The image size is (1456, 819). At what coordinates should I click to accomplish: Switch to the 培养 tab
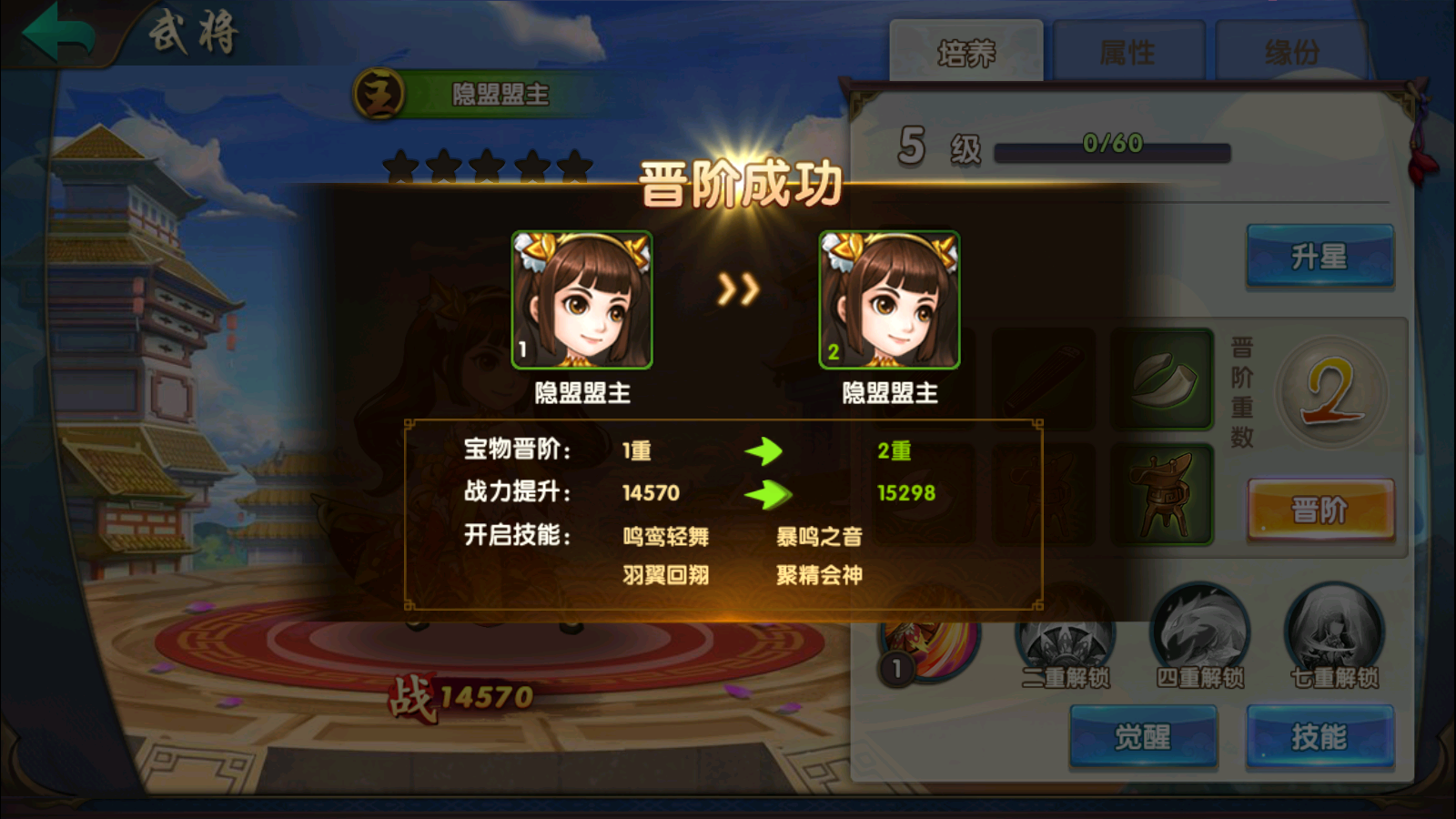[966, 52]
